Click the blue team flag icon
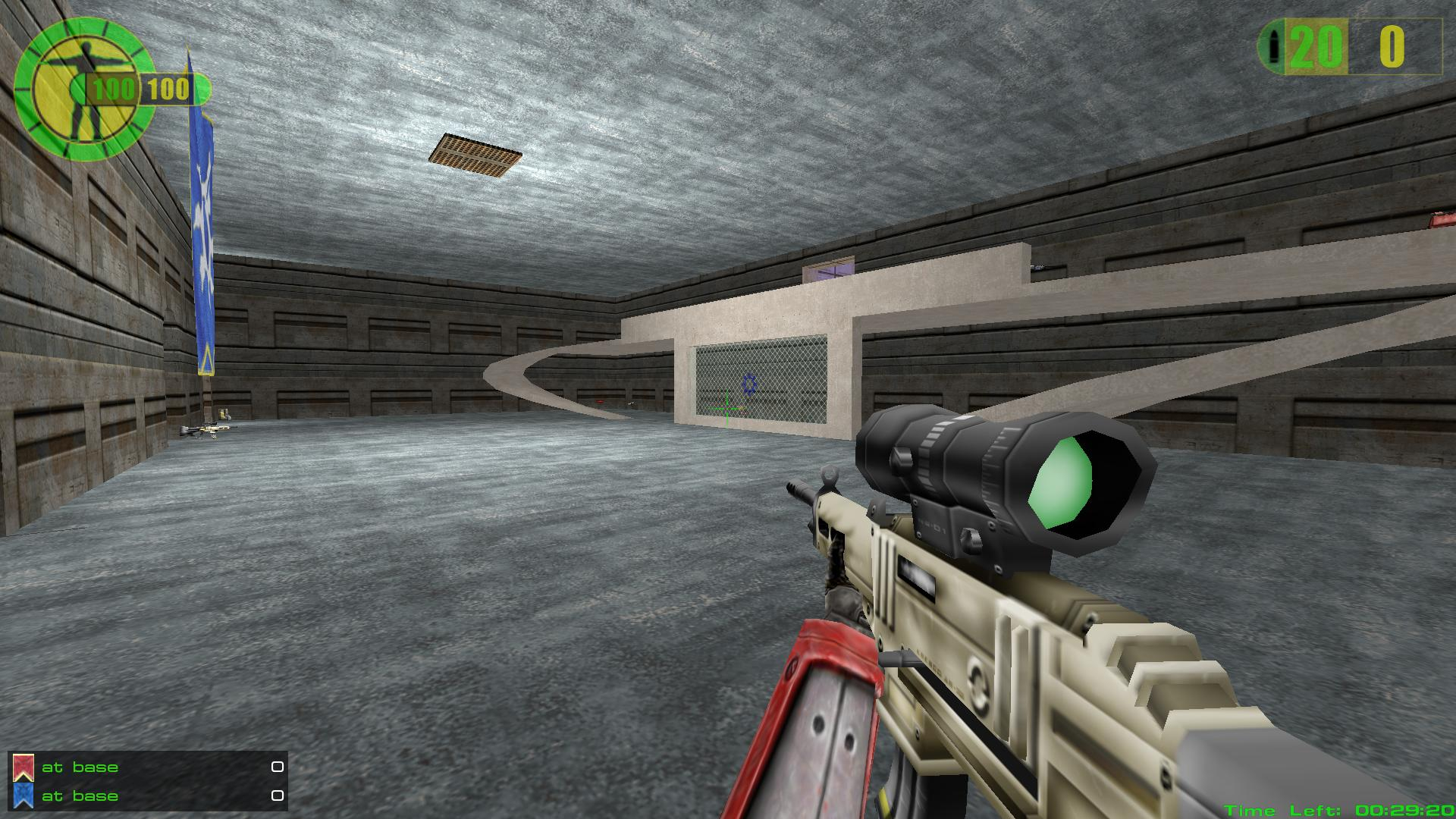1456x819 pixels. pos(24,795)
